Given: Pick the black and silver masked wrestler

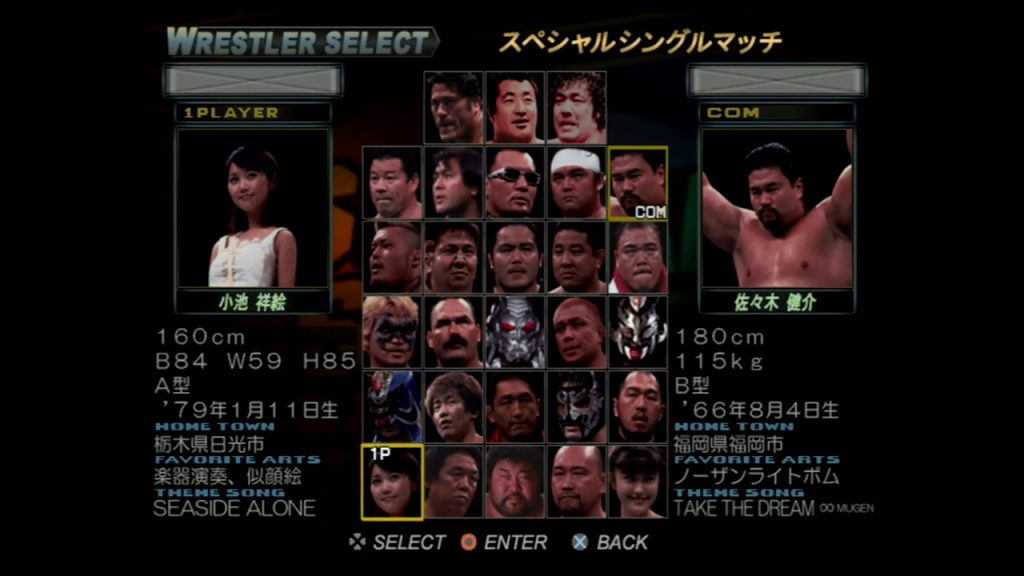Looking at the screenshot, I should 577,407.
